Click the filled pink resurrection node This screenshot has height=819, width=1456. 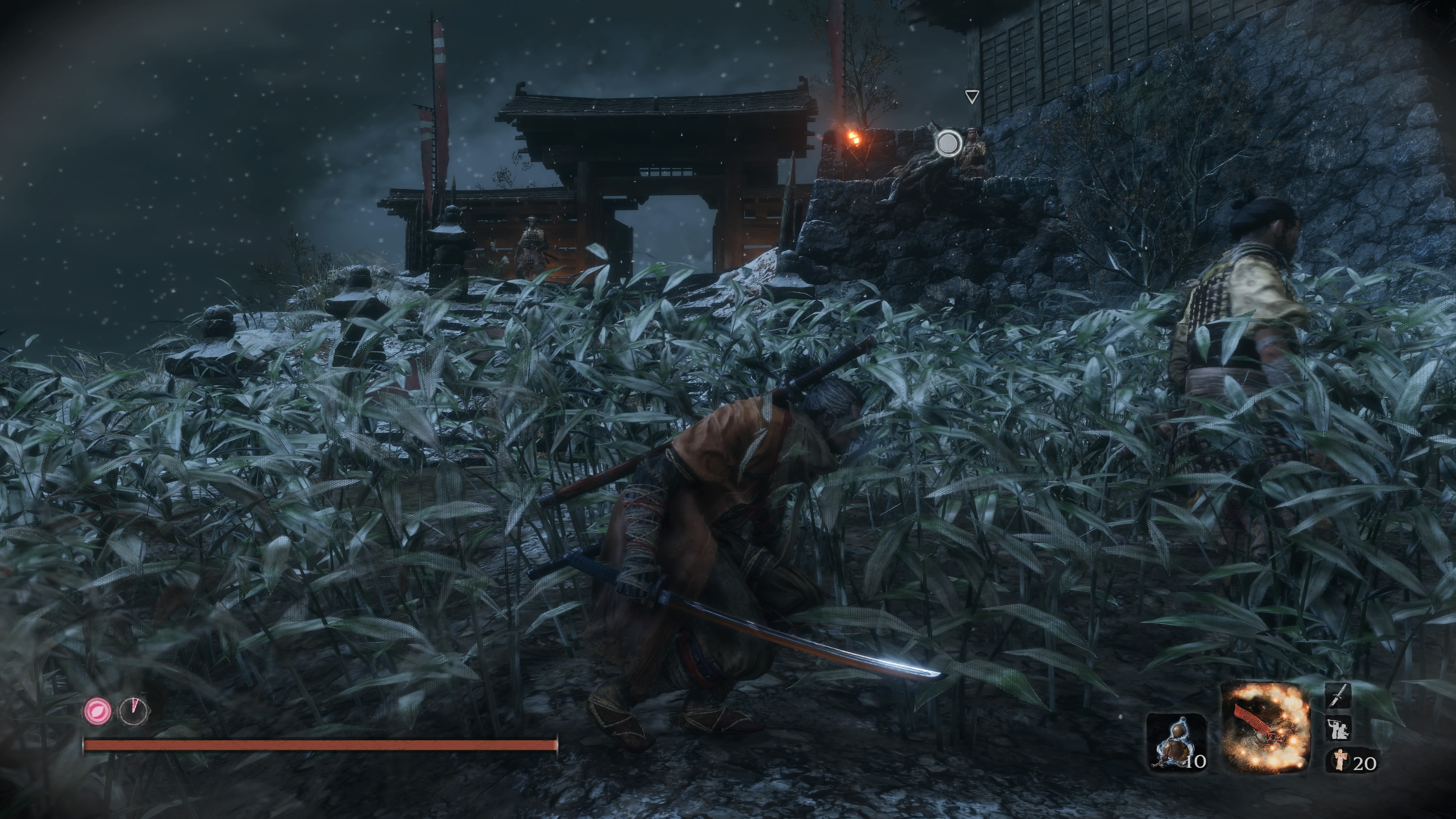click(98, 711)
